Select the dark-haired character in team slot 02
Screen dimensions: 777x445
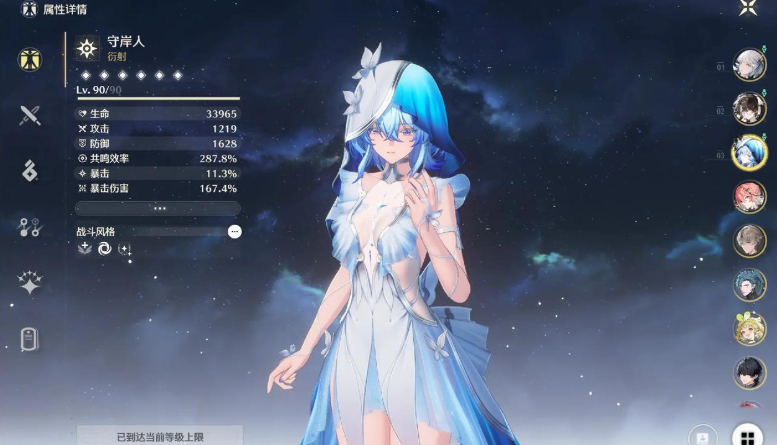(749, 109)
